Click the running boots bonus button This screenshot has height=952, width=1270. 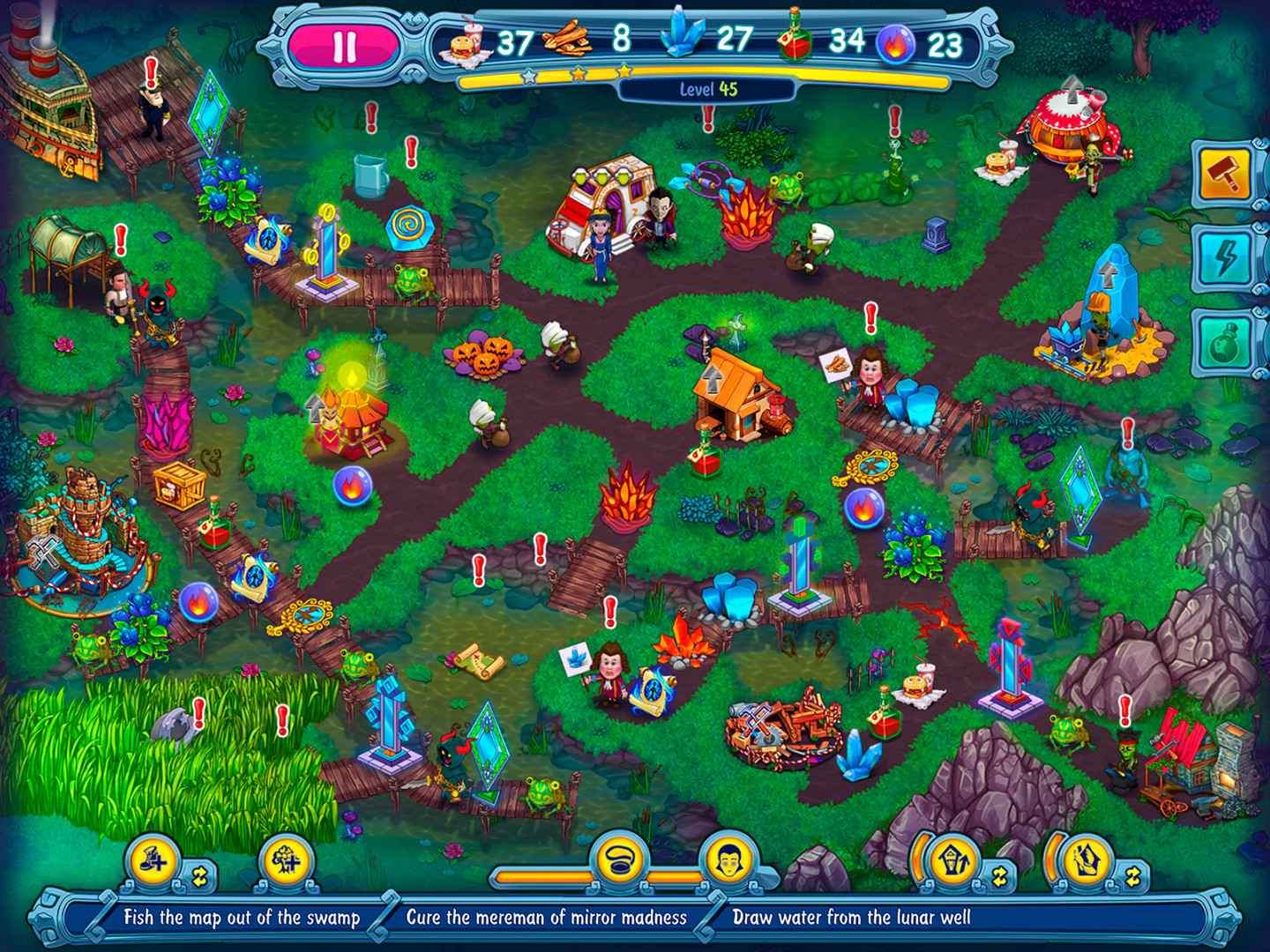(x=152, y=862)
